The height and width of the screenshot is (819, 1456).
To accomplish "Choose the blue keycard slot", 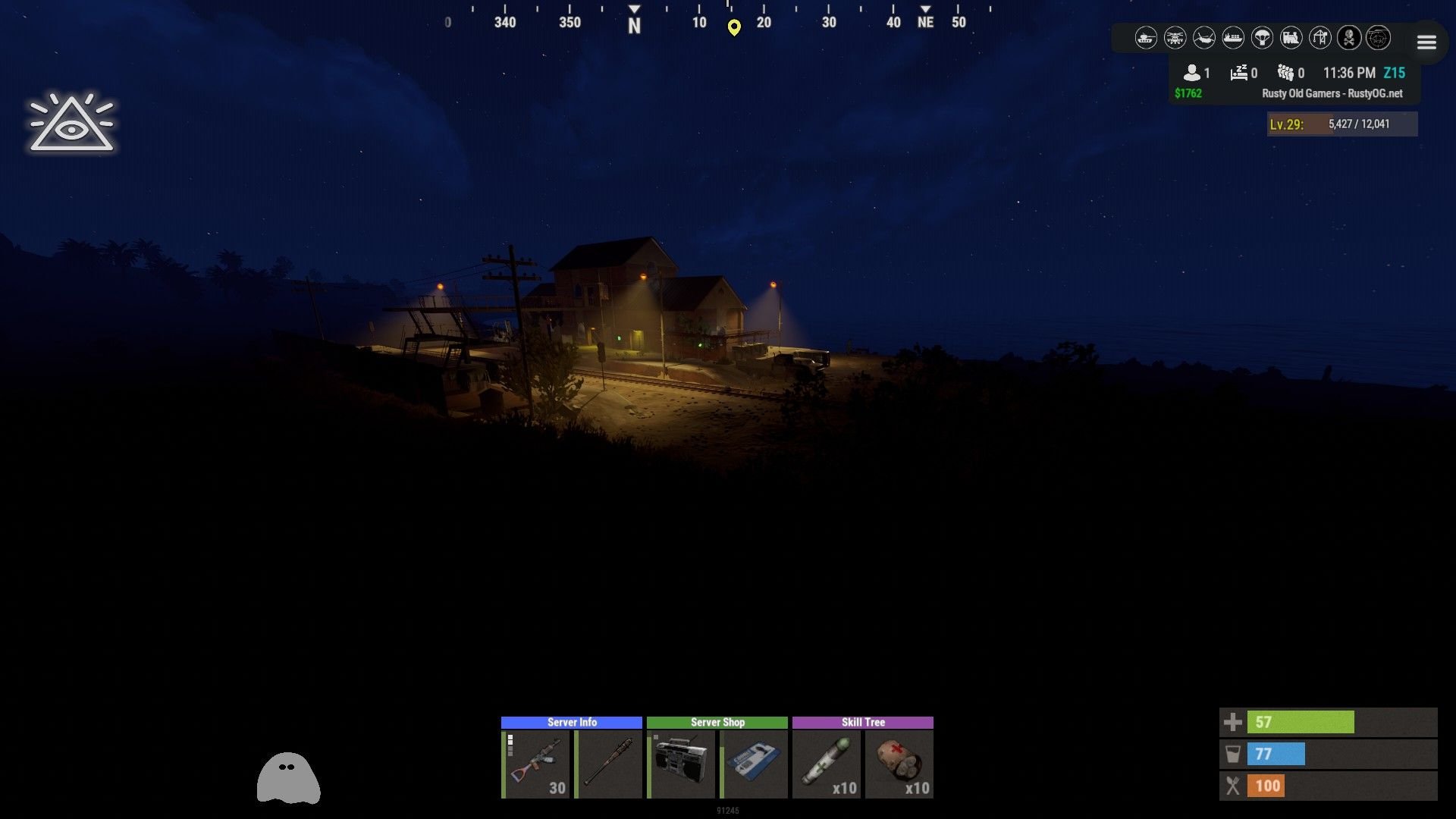I will 754,764.
